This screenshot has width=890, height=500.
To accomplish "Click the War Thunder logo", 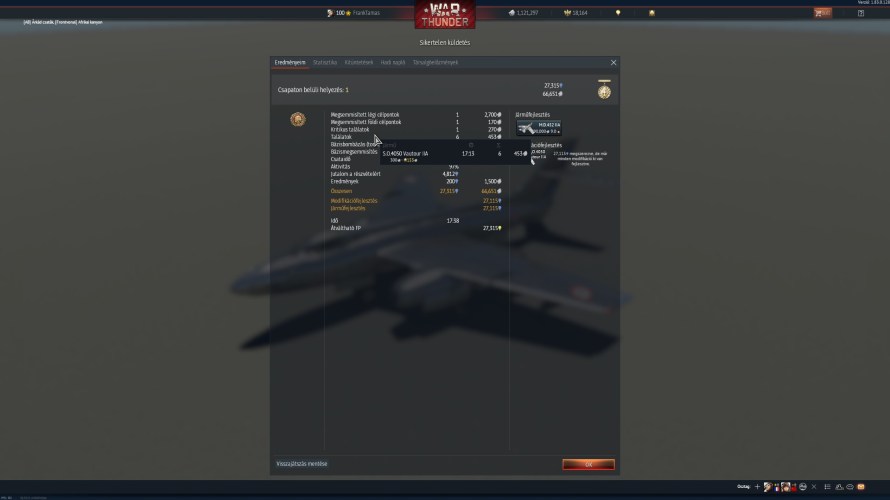I will click(445, 14).
